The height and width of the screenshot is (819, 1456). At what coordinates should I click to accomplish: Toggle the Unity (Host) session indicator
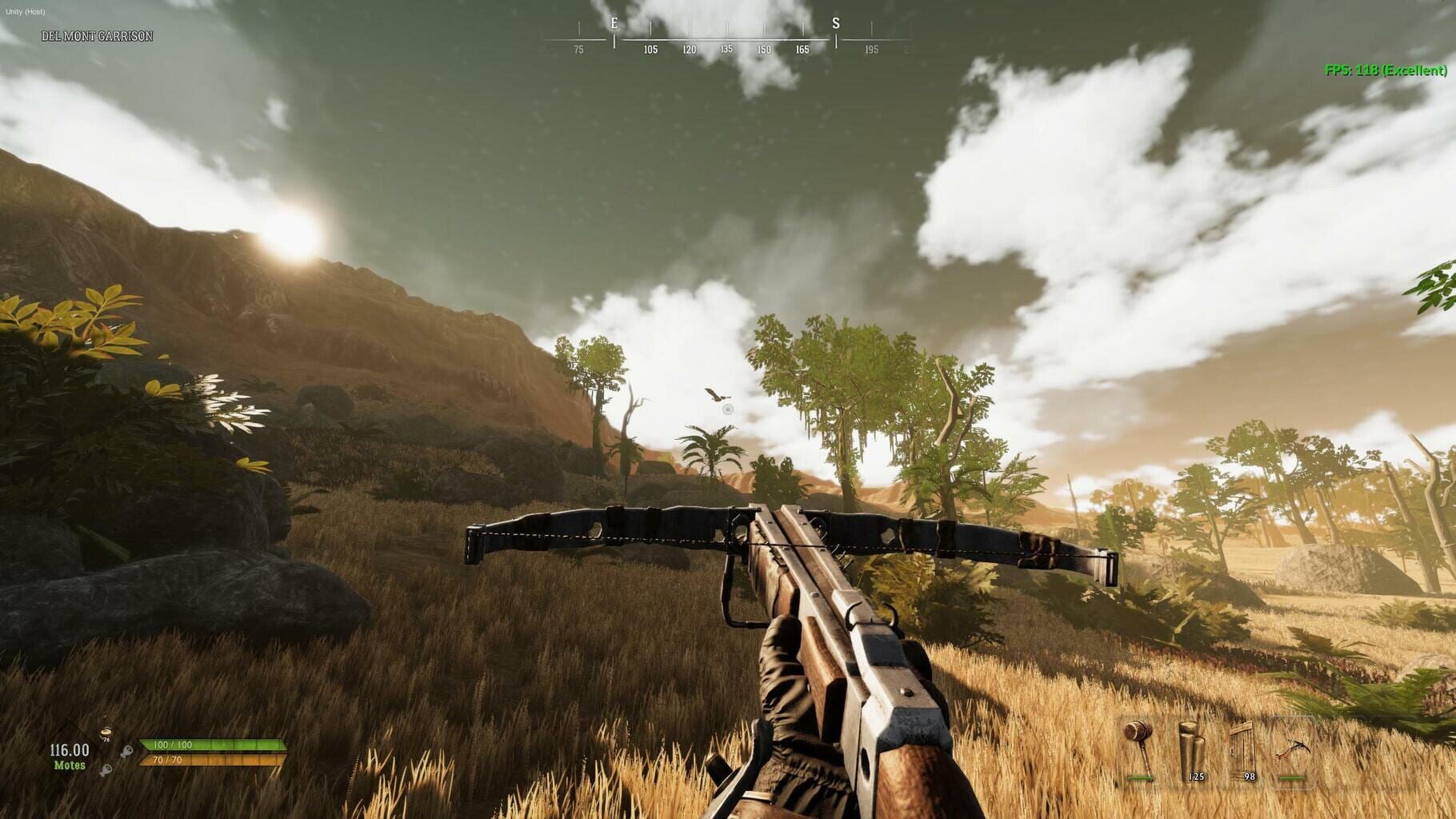click(x=26, y=12)
